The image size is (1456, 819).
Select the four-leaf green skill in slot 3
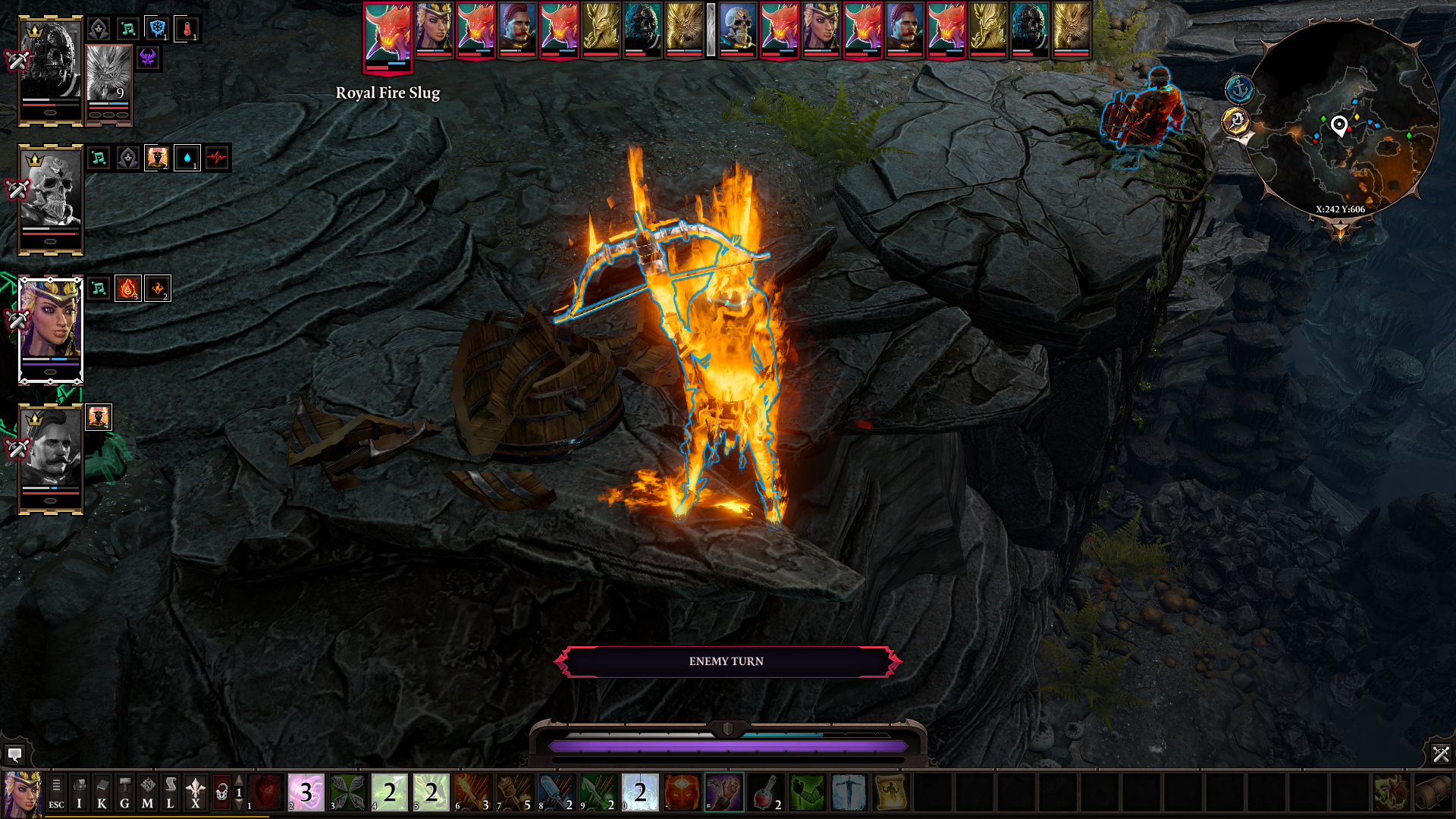tap(348, 792)
